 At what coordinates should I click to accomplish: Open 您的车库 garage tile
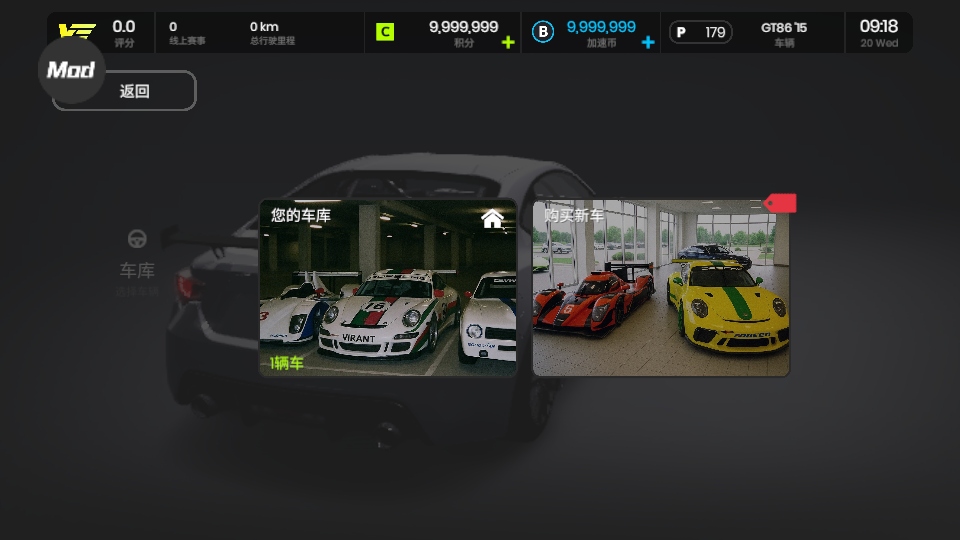click(388, 288)
